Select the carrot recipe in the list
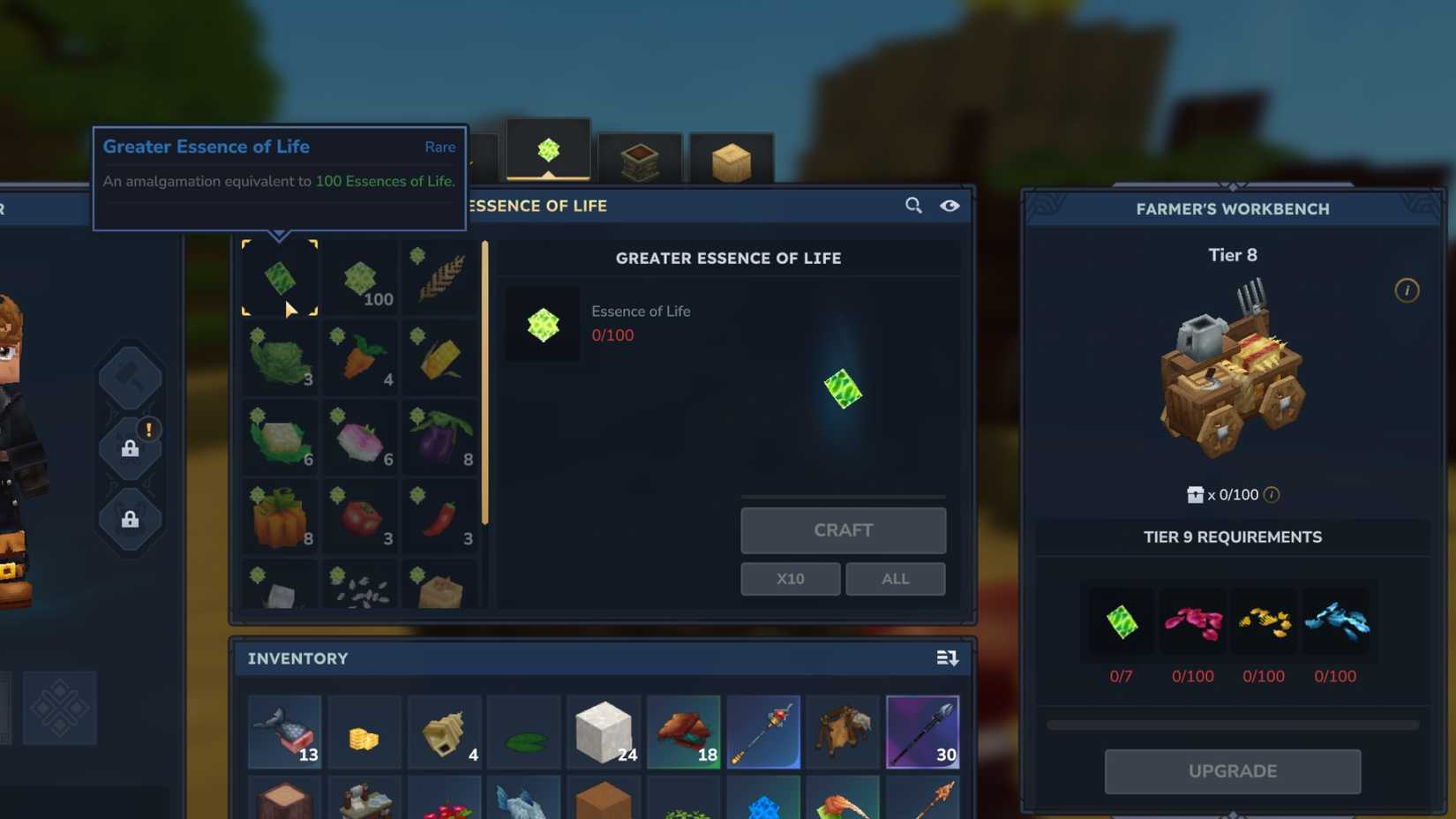The height and width of the screenshot is (819, 1456). [359, 357]
